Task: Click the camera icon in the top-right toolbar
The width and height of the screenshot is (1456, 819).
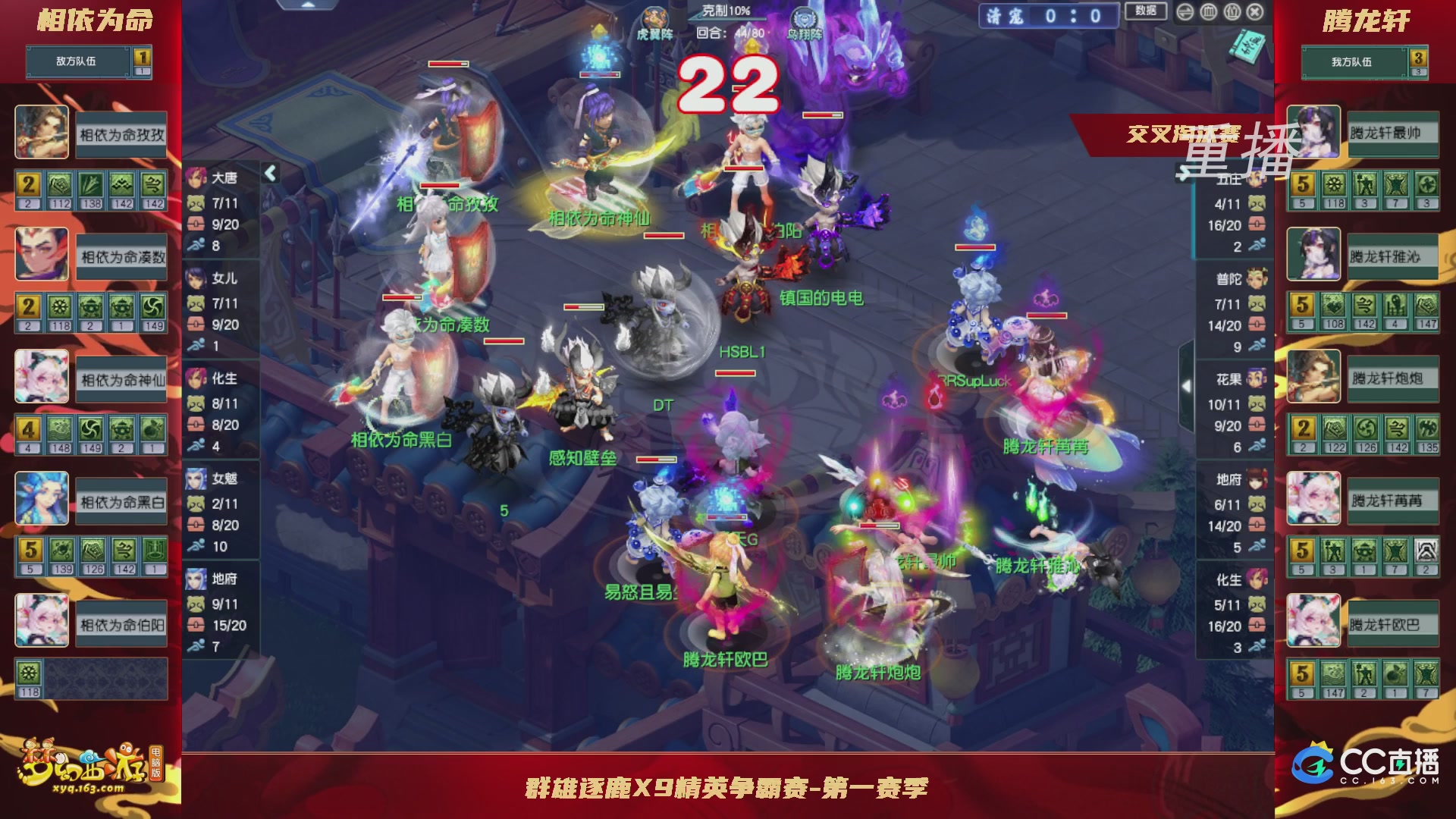Action: (1232, 12)
